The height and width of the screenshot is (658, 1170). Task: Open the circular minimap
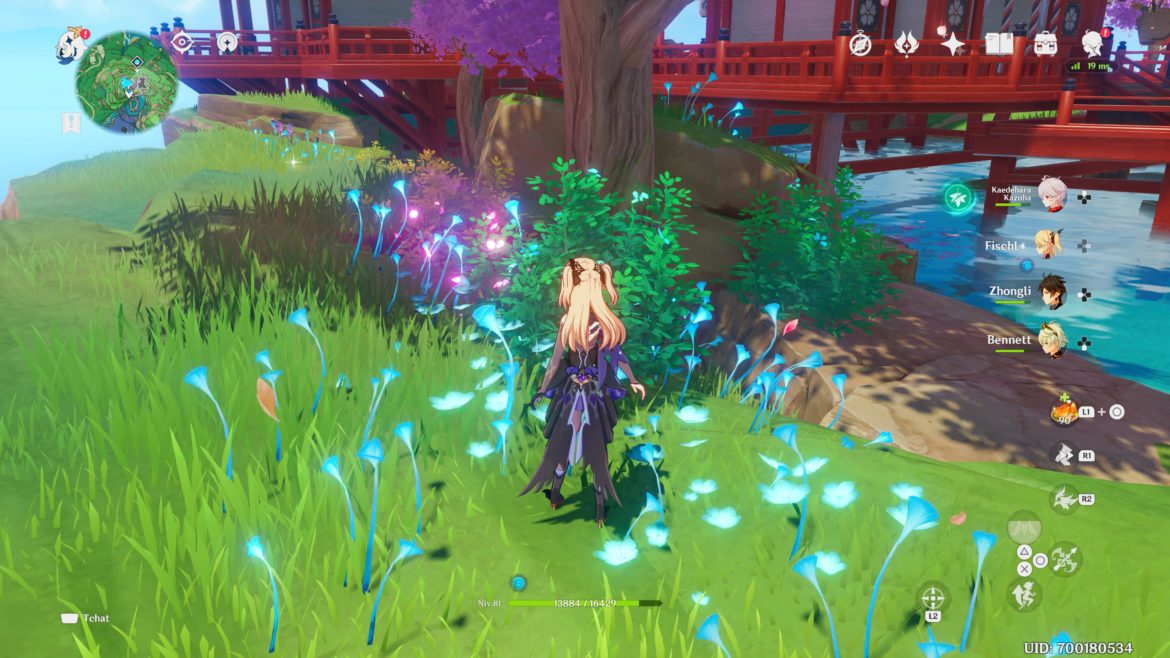(126, 82)
